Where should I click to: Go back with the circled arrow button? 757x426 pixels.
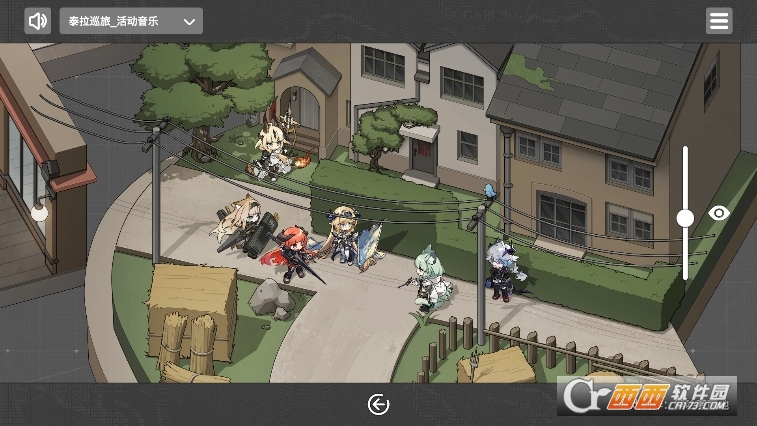pyautogui.click(x=378, y=404)
